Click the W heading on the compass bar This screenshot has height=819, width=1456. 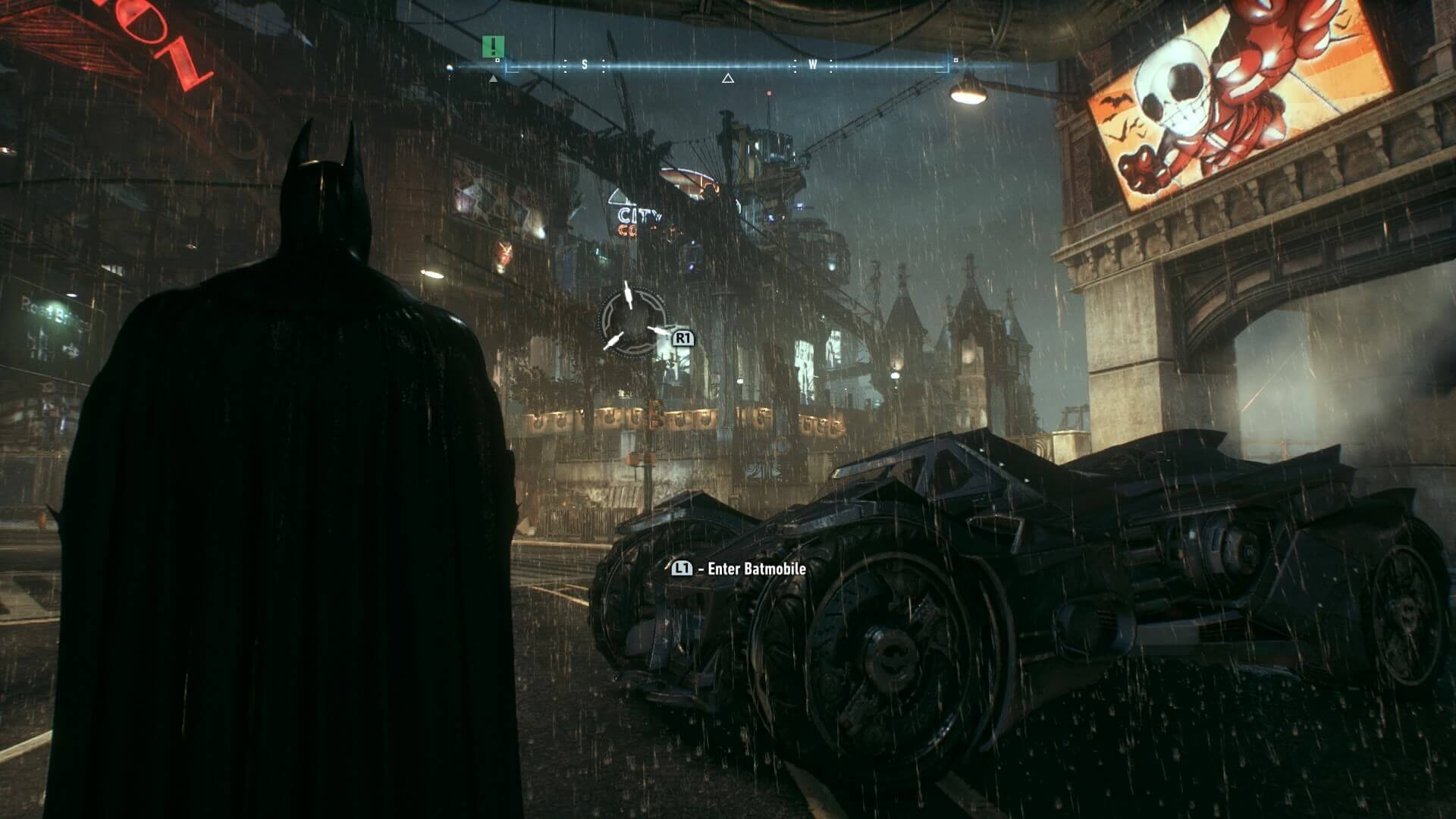tap(812, 65)
